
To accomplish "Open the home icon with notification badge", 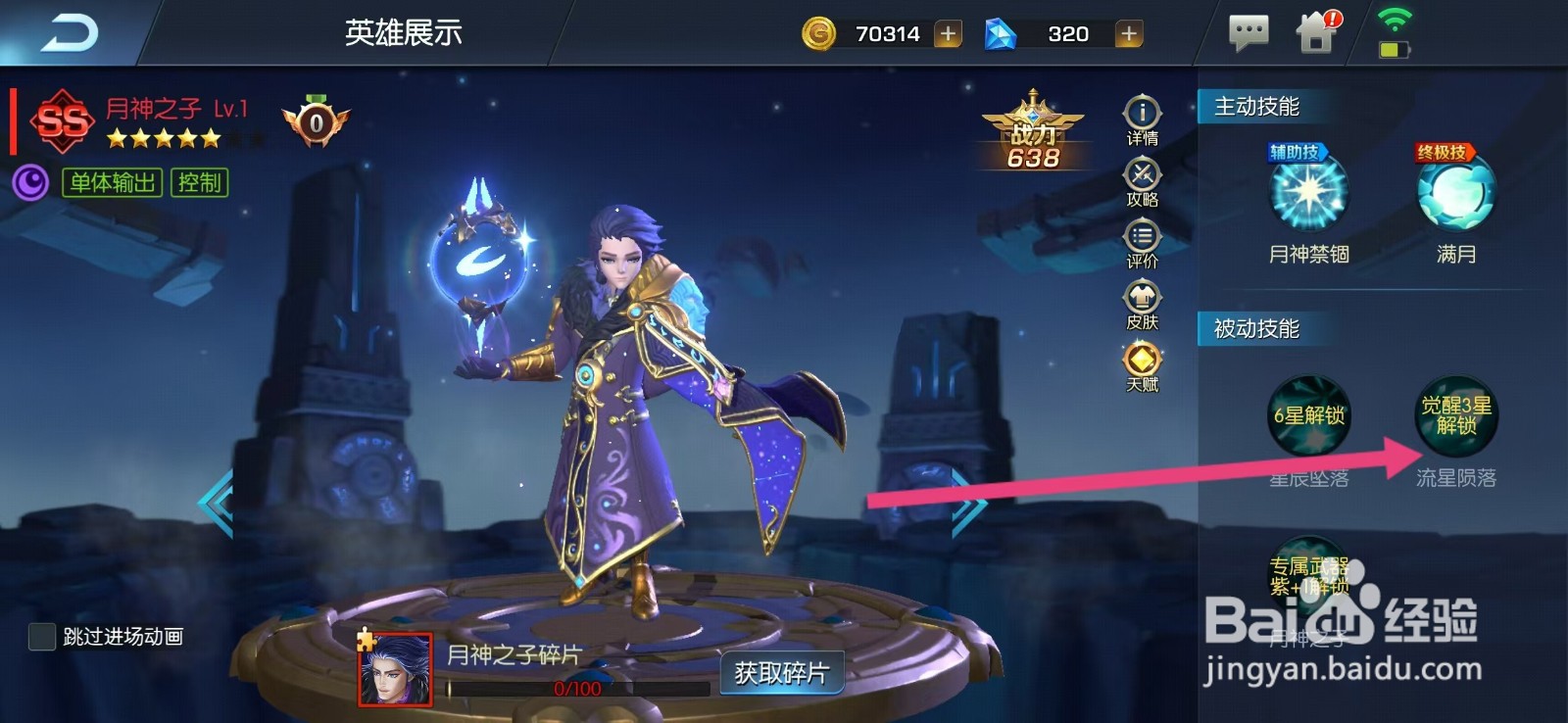I will coord(1318,32).
